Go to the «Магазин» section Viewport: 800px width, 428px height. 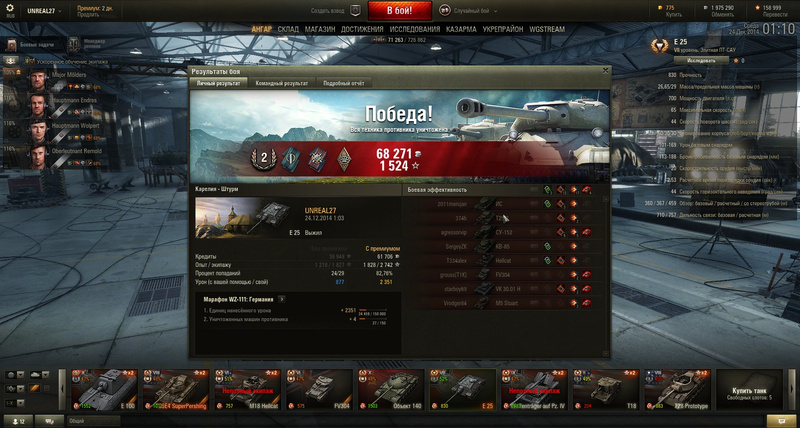(x=319, y=30)
